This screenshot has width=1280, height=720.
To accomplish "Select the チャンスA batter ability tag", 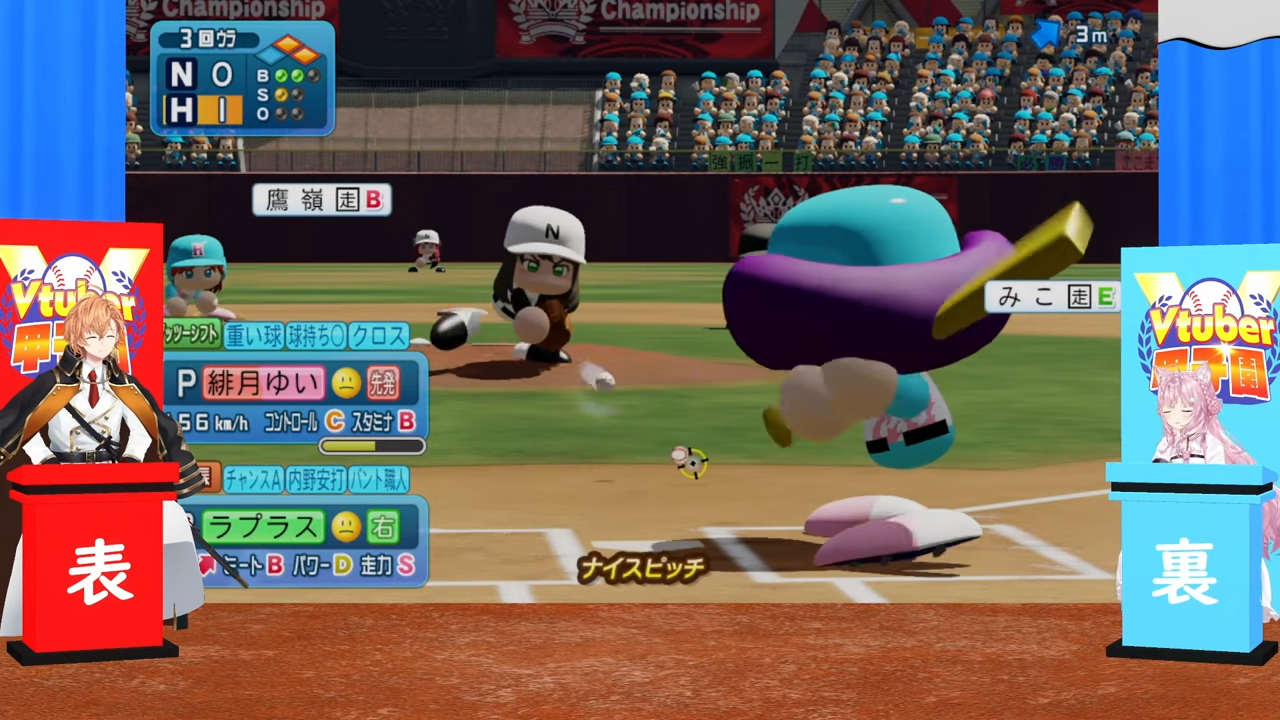I will 253,480.
